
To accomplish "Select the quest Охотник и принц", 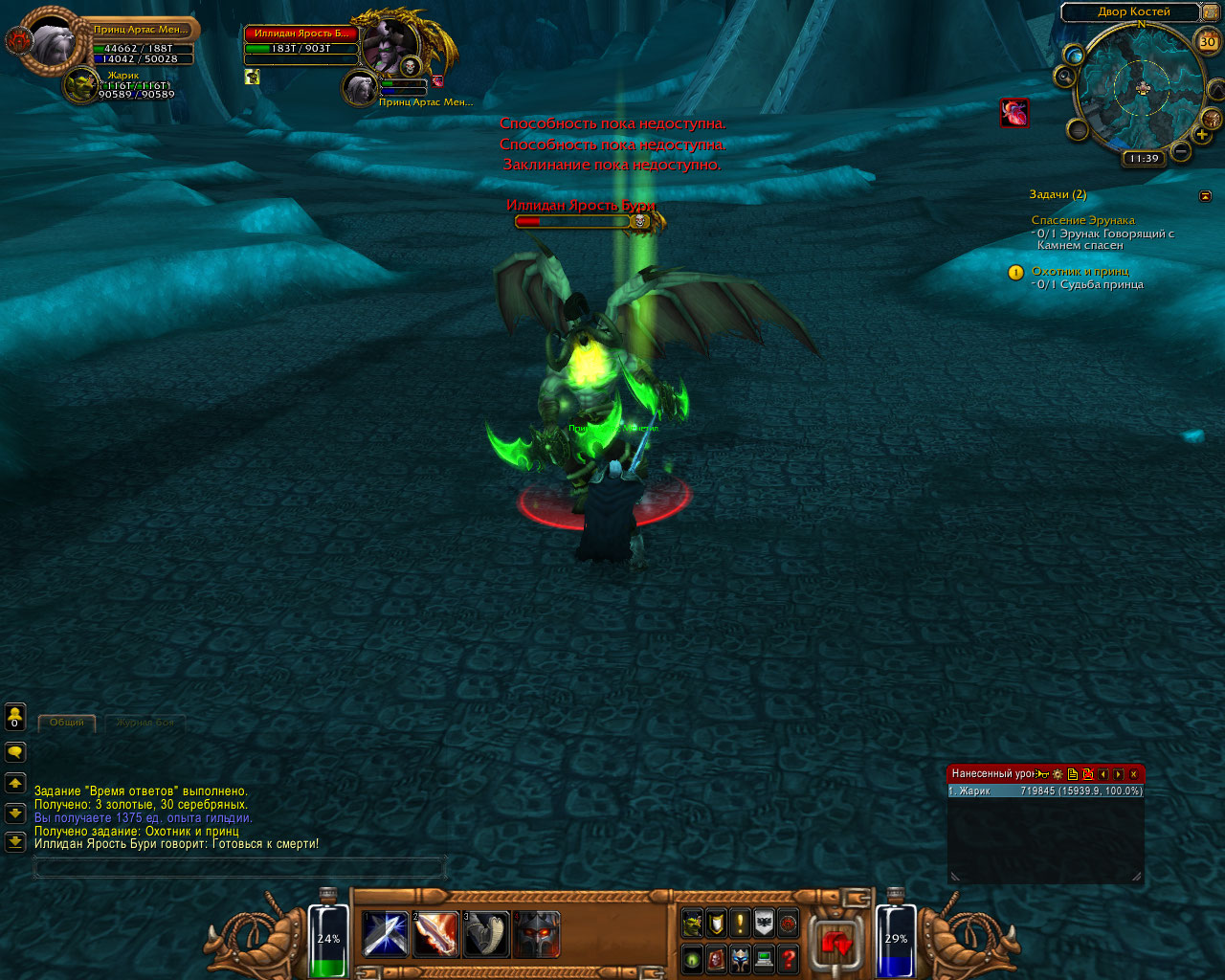I will [1080, 271].
